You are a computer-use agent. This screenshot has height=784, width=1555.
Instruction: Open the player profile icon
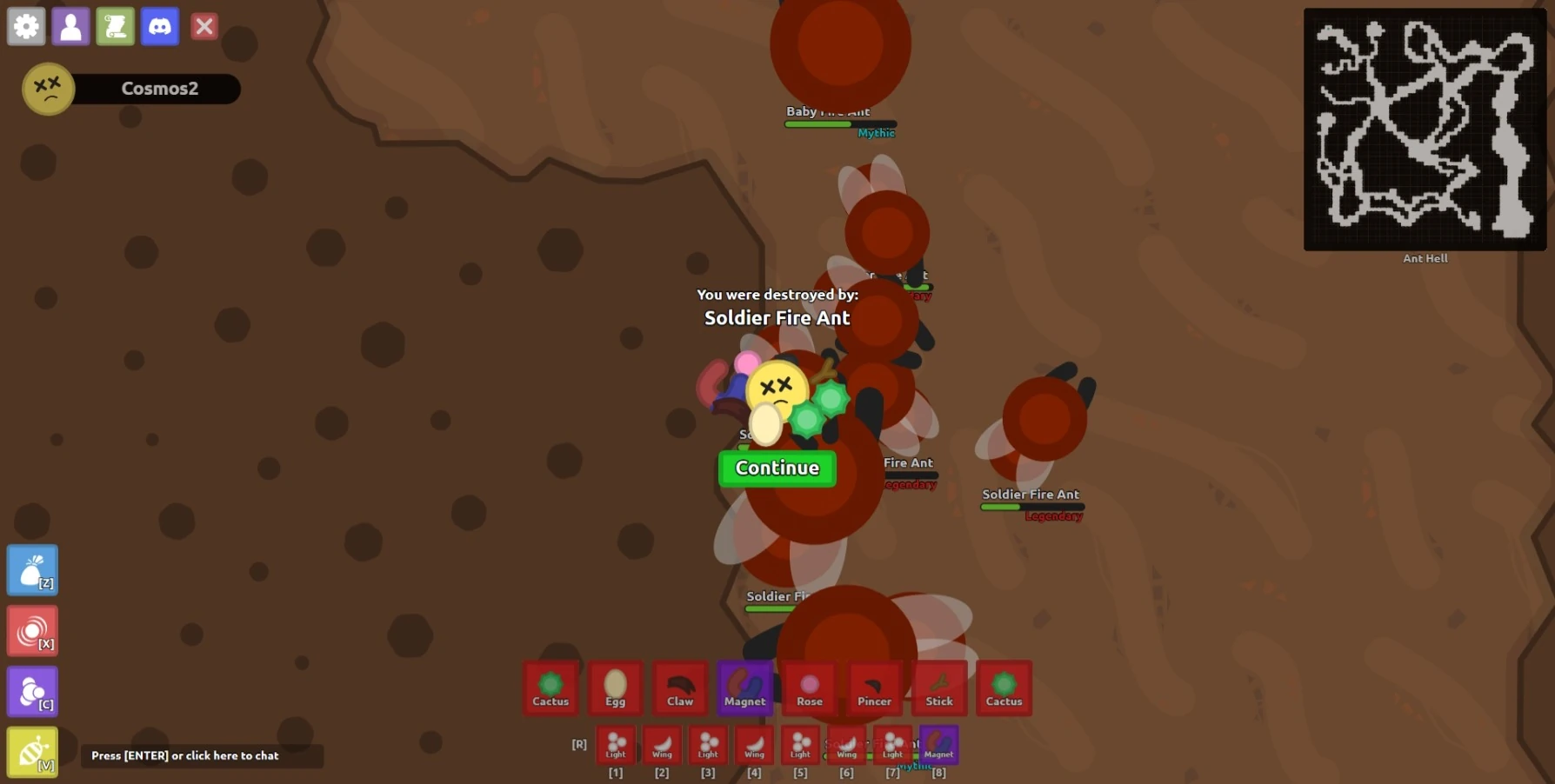tap(70, 26)
